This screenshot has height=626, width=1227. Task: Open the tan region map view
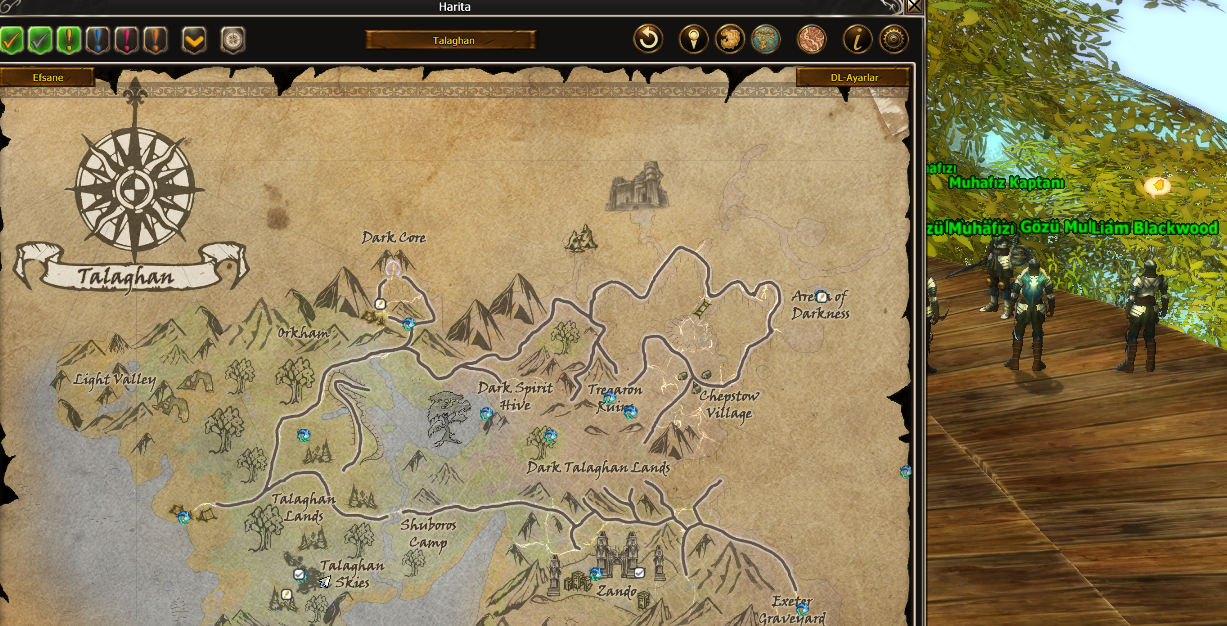pos(730,40)
